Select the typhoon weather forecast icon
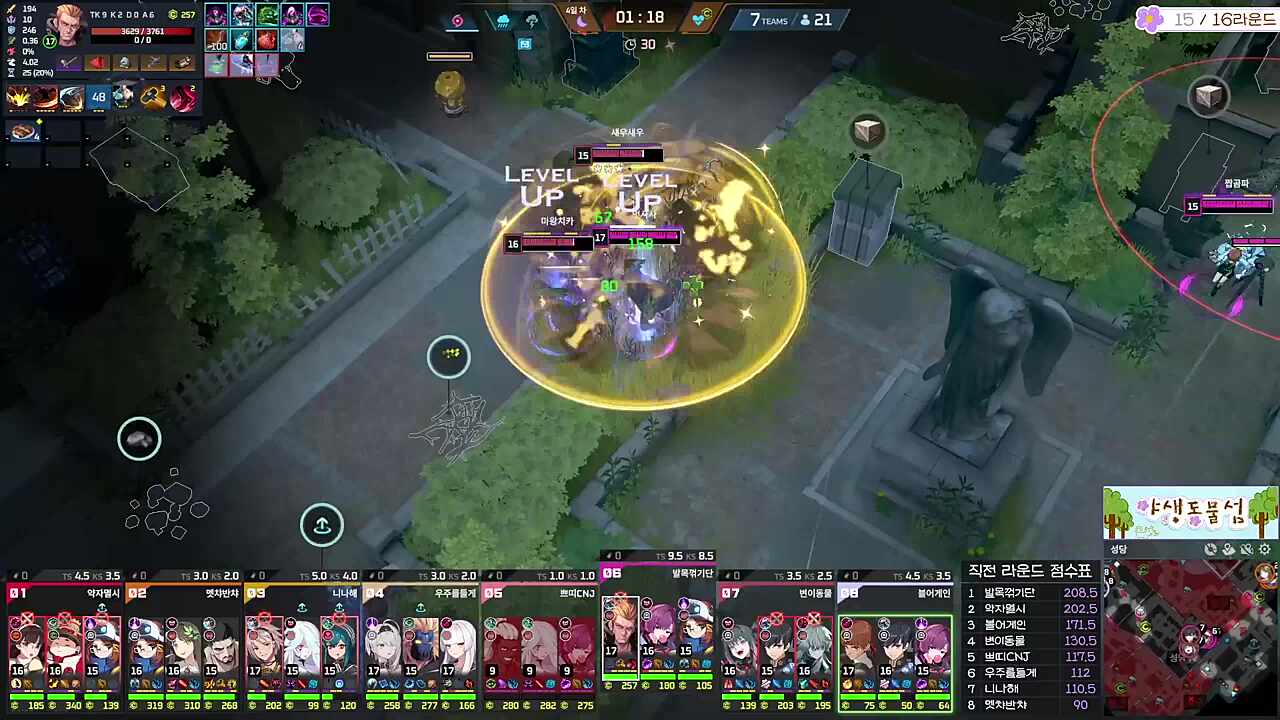 [x=456, y=21]
